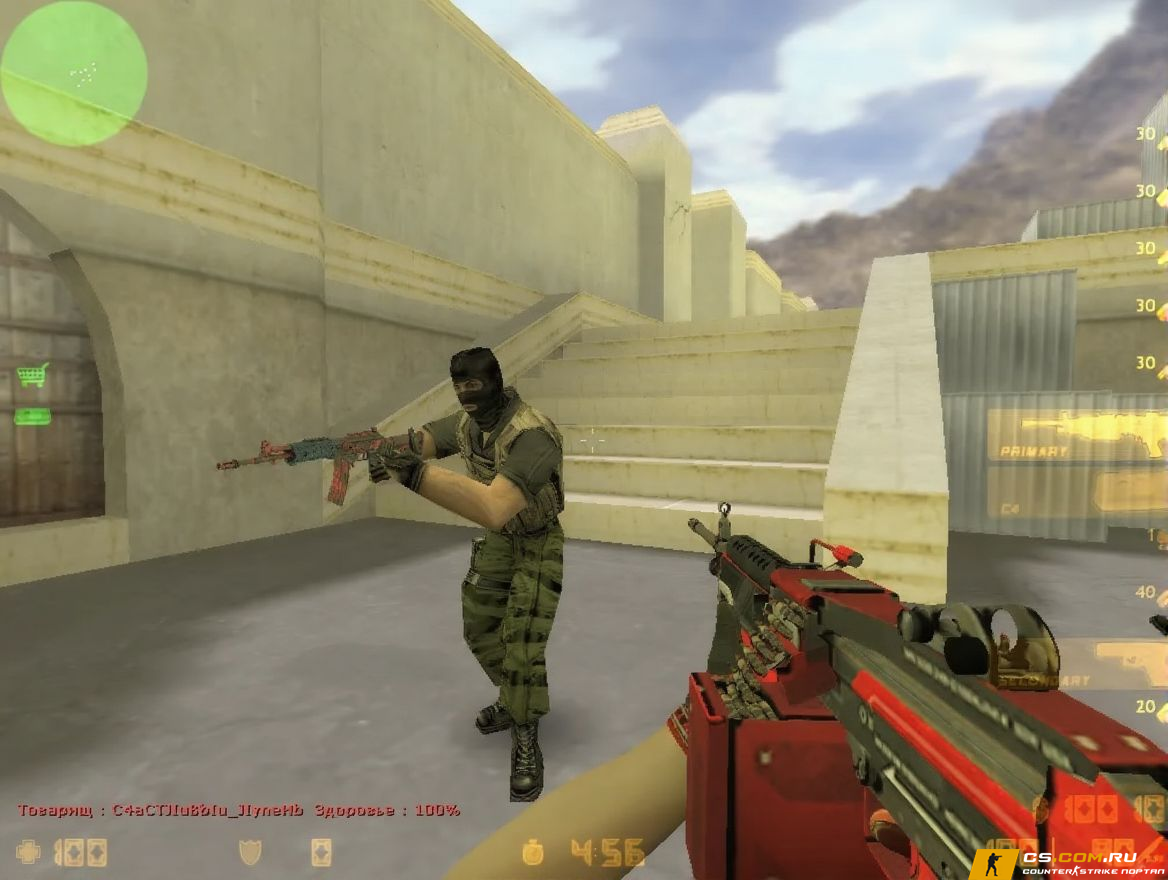Select the PRIMARY machine gun weapon slot
This screenshot has width=1168, height=880.
click(x=1075, y=434)
